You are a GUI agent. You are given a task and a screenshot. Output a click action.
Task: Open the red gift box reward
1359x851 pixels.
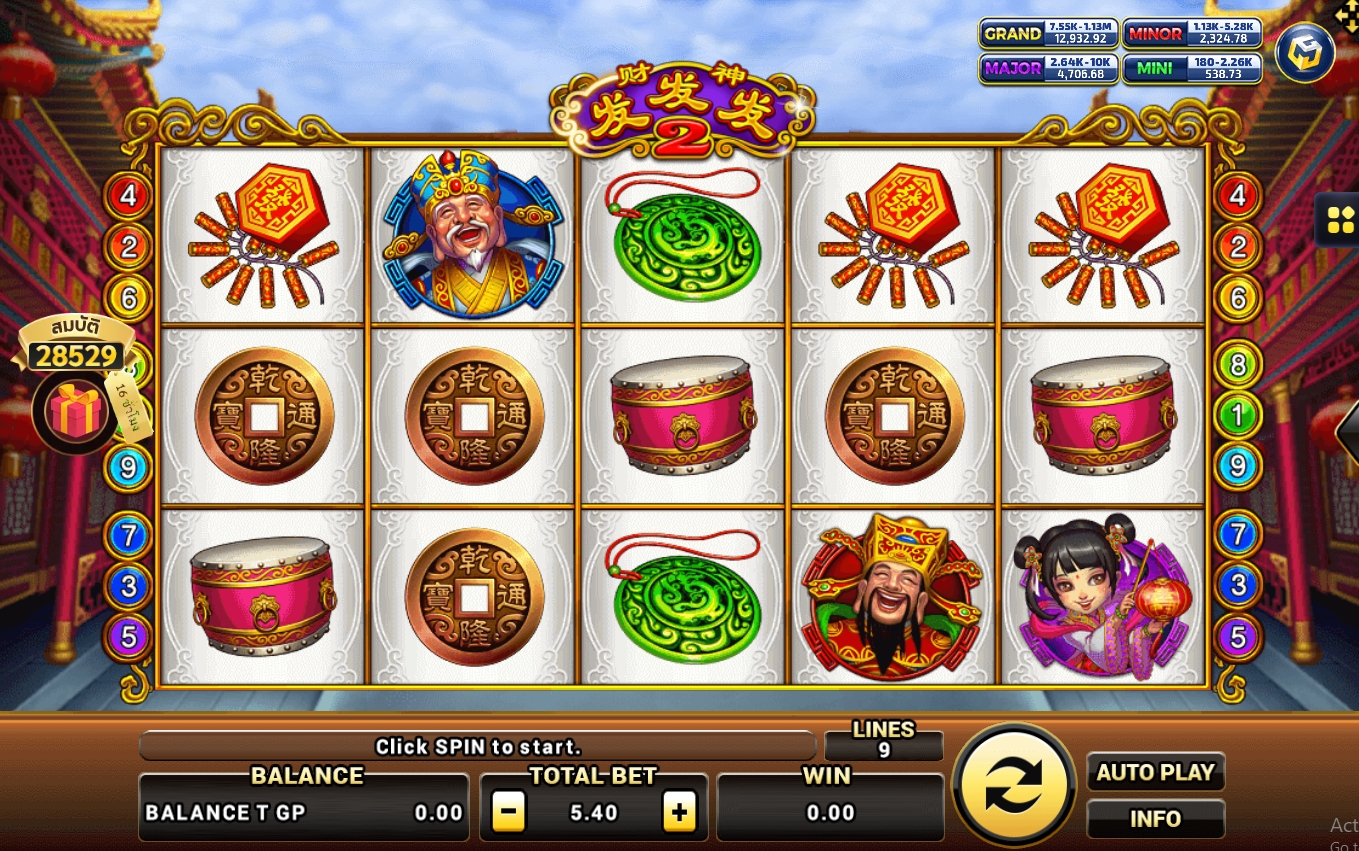click(77, 412)
